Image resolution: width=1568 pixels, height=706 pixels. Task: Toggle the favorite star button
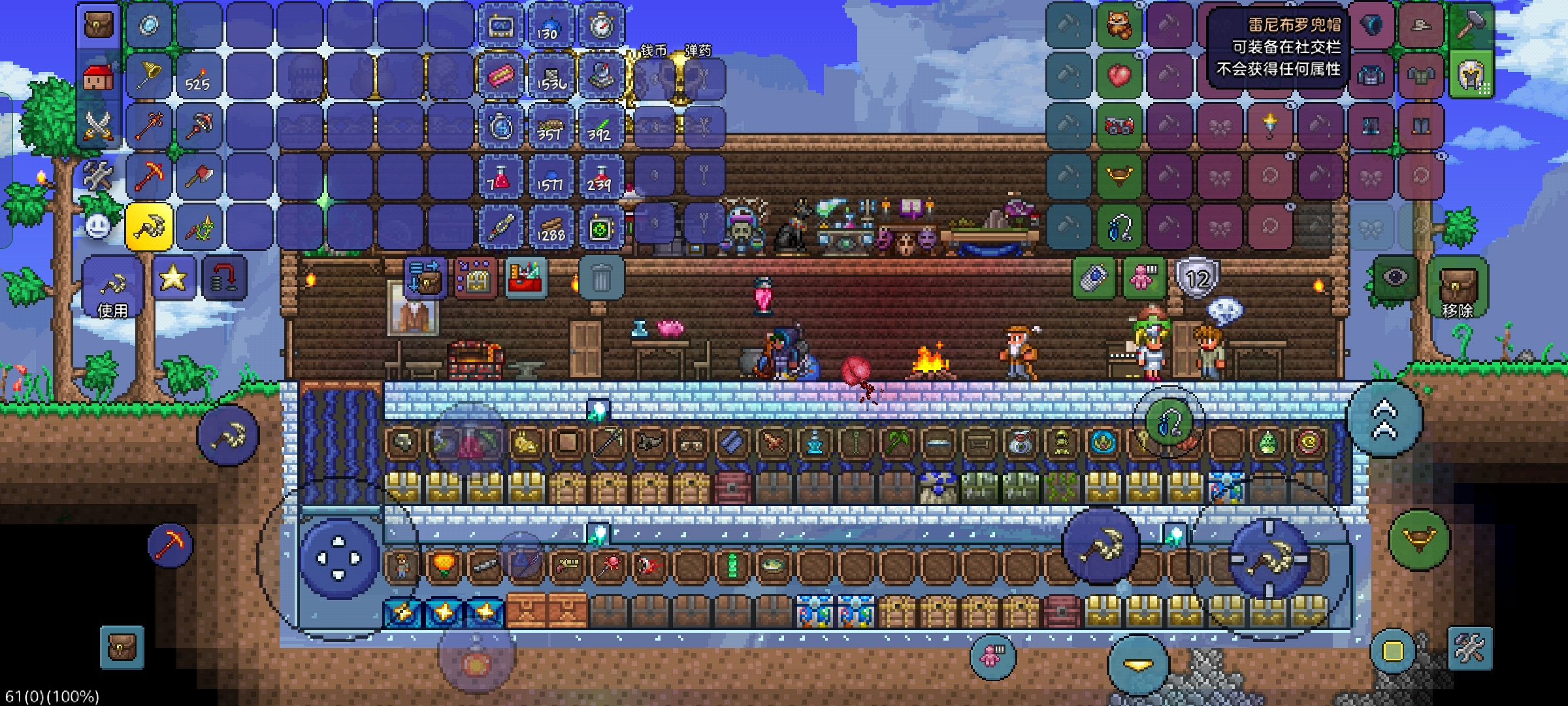173,278
